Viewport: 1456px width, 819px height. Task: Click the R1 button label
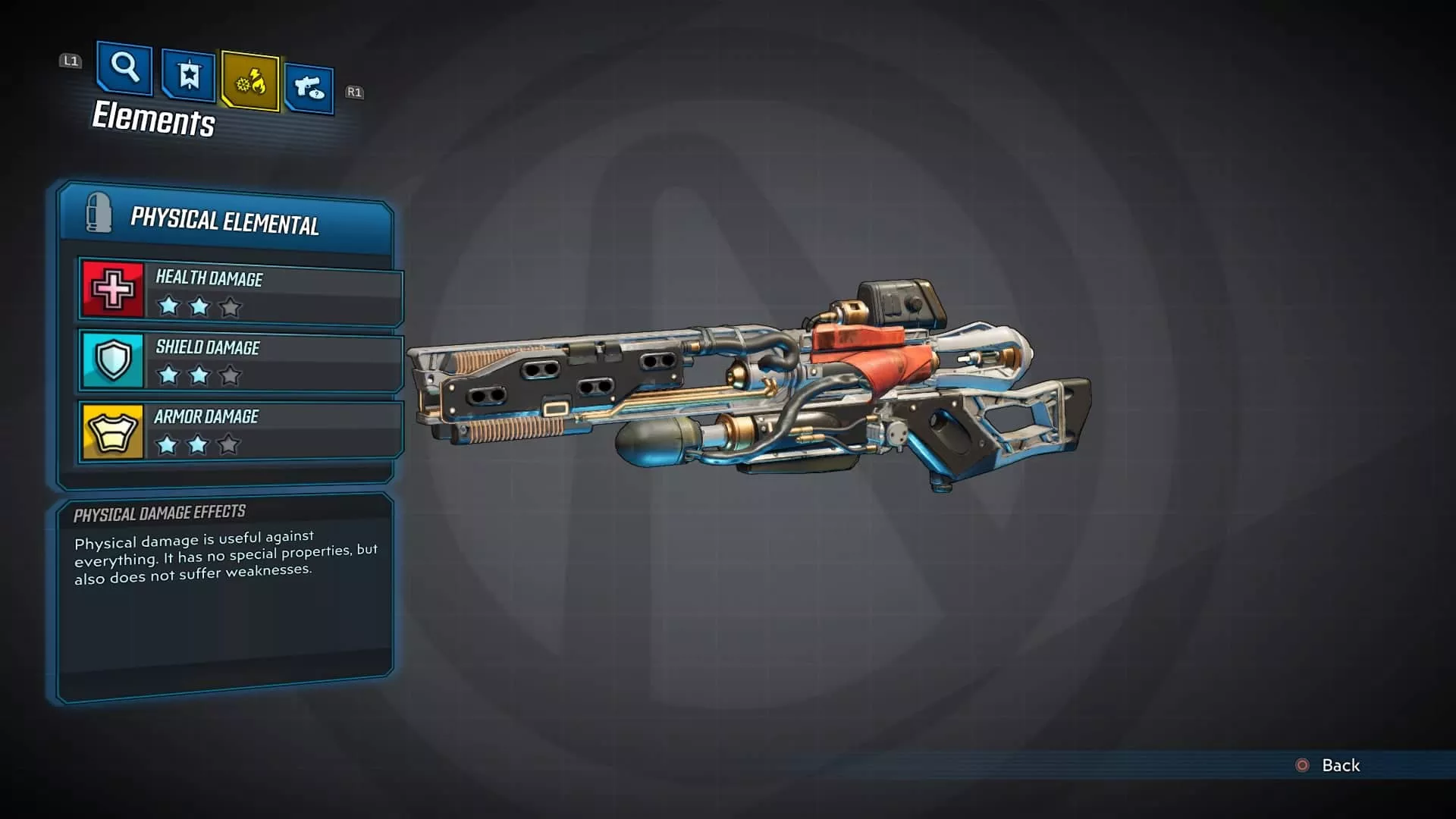[x=353, y=91]
